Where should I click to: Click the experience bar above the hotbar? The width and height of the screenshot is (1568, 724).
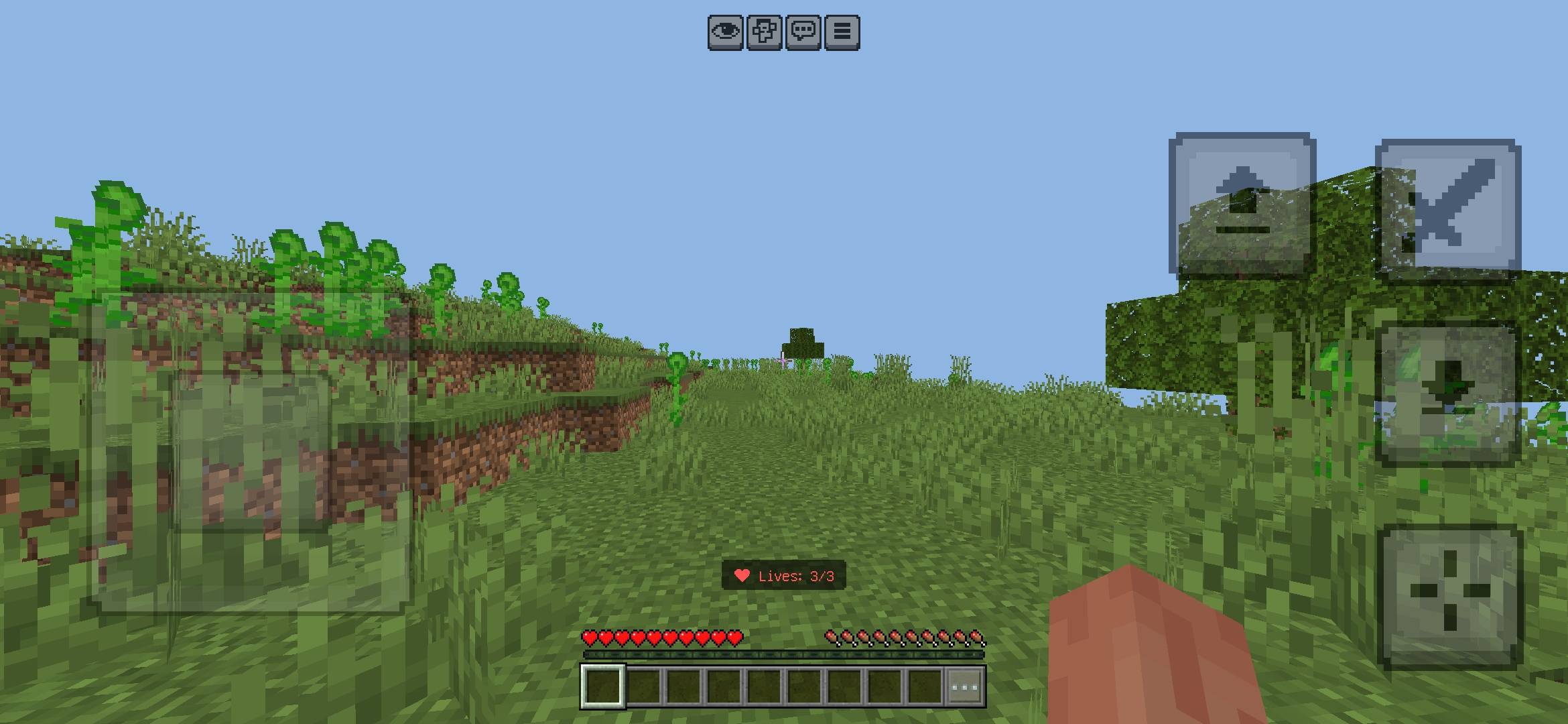coord(784,655)
